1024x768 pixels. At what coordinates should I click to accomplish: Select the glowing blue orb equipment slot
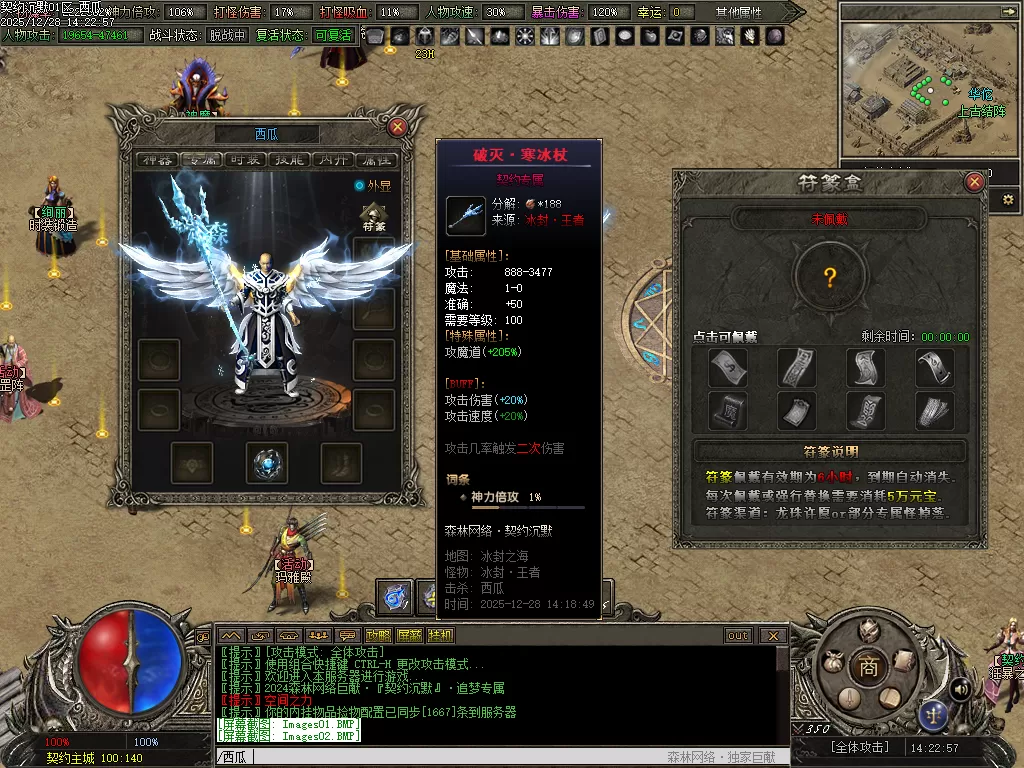pyautogui.click(x=267, y=462)
